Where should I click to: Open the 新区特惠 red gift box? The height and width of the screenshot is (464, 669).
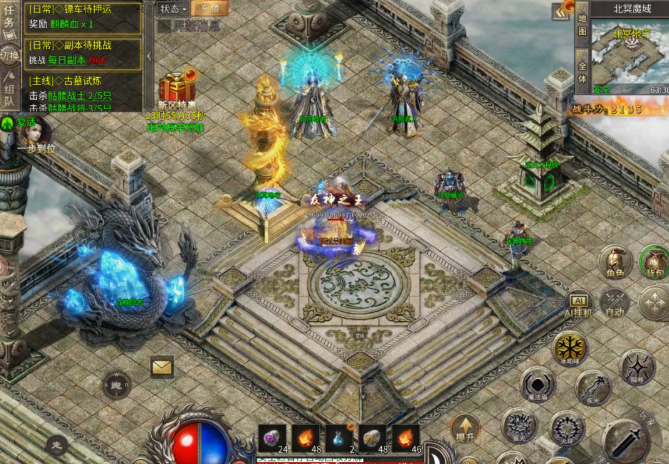[179, 87]
